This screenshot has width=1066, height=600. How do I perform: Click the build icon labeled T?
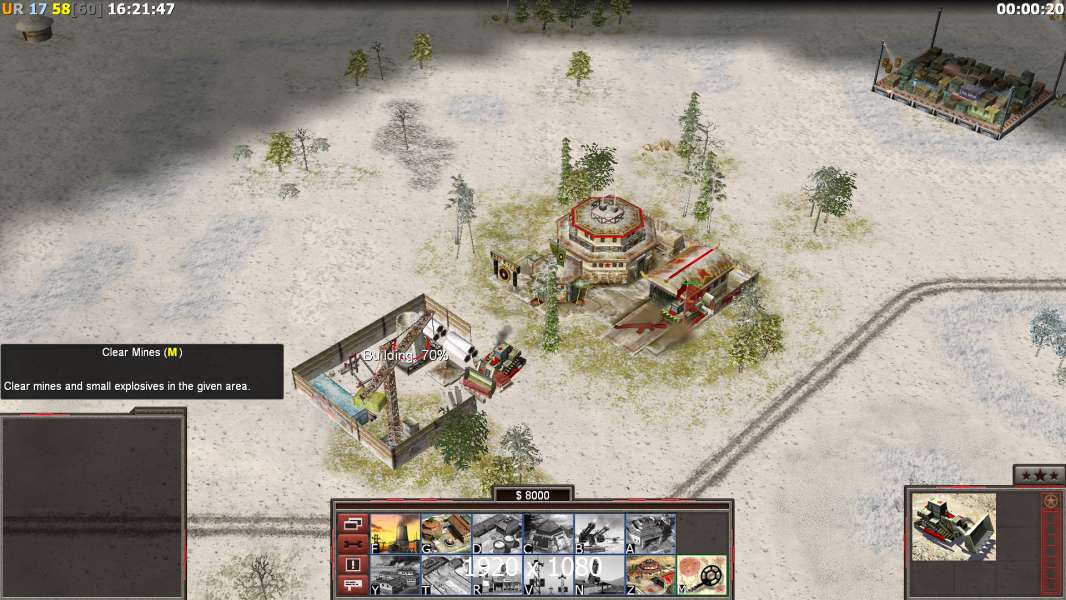pyautogui.click(x=446, y=574)
